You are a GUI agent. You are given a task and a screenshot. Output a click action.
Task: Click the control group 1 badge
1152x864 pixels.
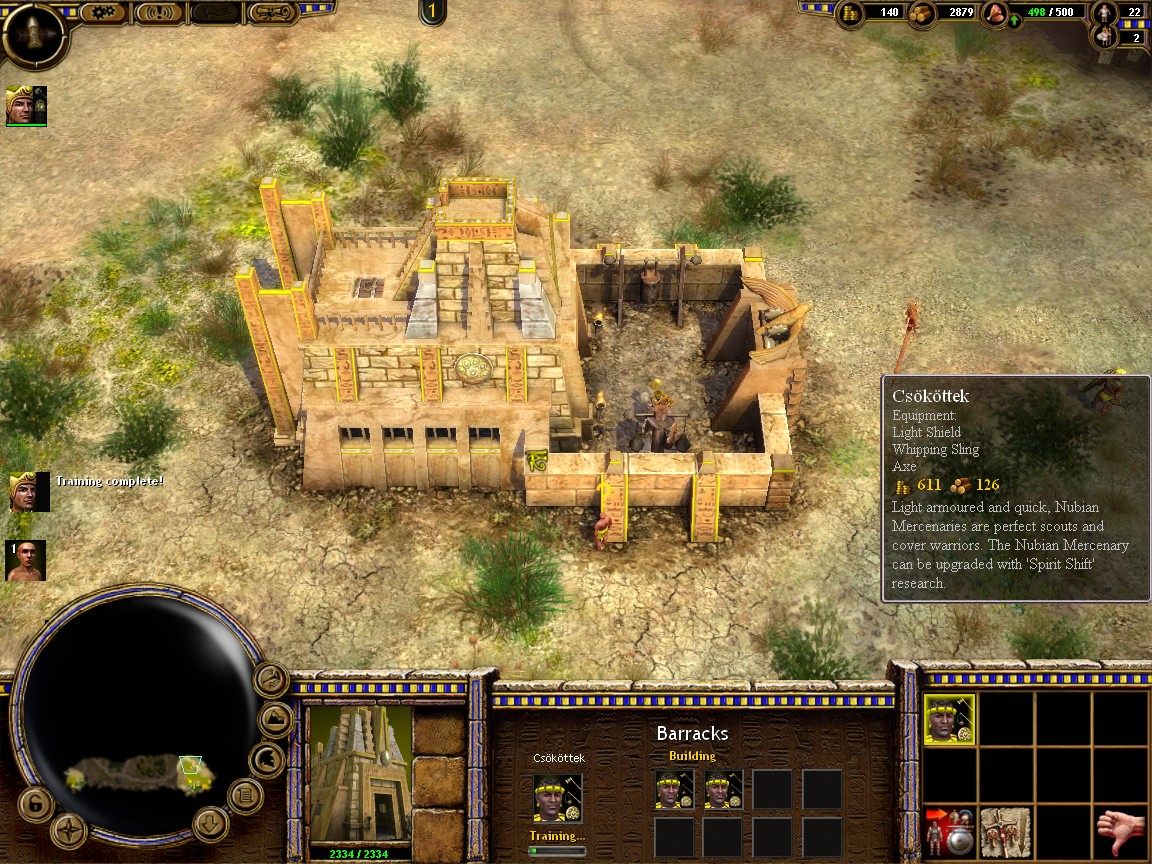(x=432, y=12)
